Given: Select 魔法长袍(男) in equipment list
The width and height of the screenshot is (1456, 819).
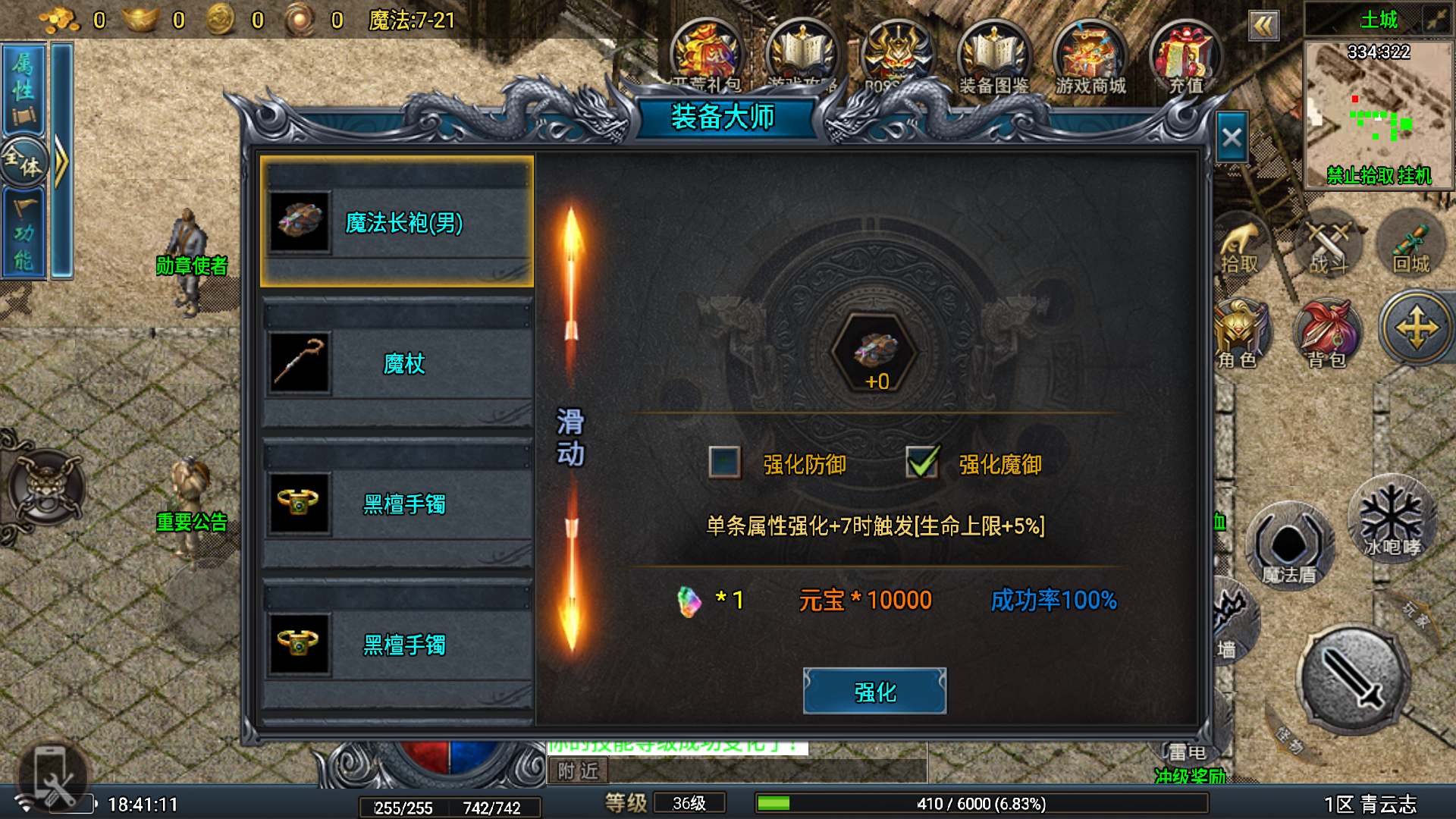Looking at the screenshot, I should [397, 222].
